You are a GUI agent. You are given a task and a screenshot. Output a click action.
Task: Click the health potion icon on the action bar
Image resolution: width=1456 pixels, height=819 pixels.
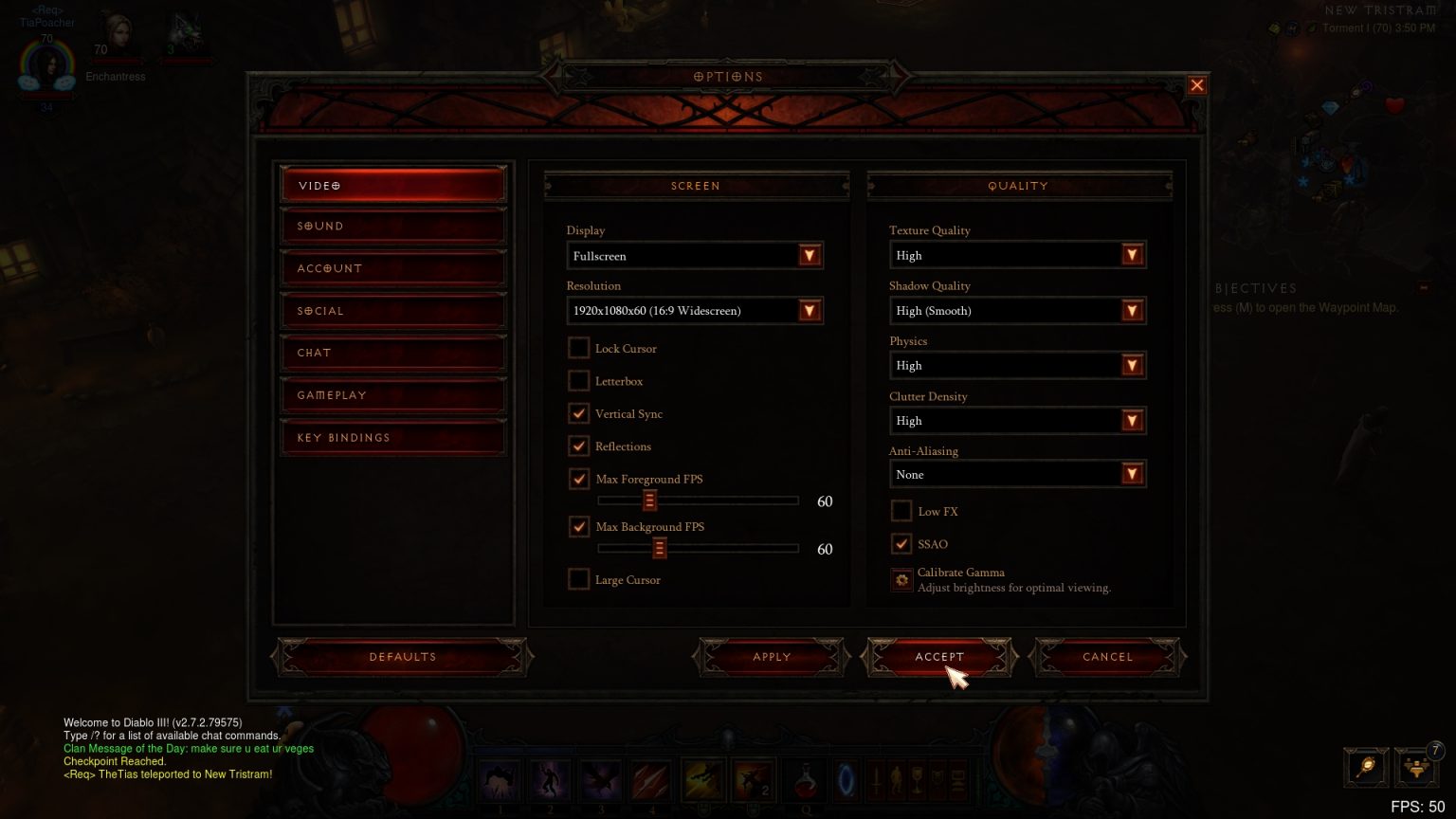click(805, 780)
